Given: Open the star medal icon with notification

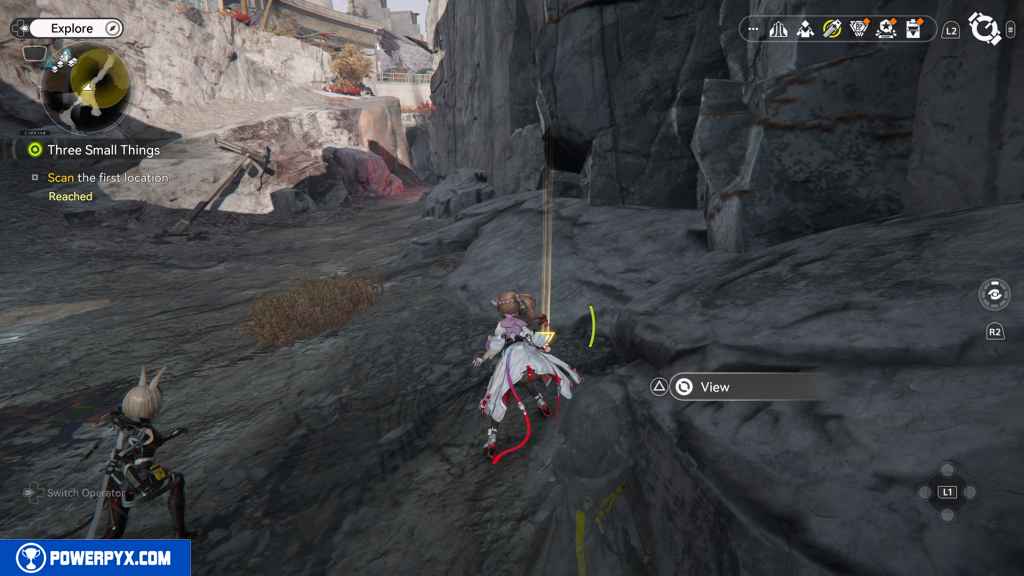Looking at the screenshot, I should point(886,29).
